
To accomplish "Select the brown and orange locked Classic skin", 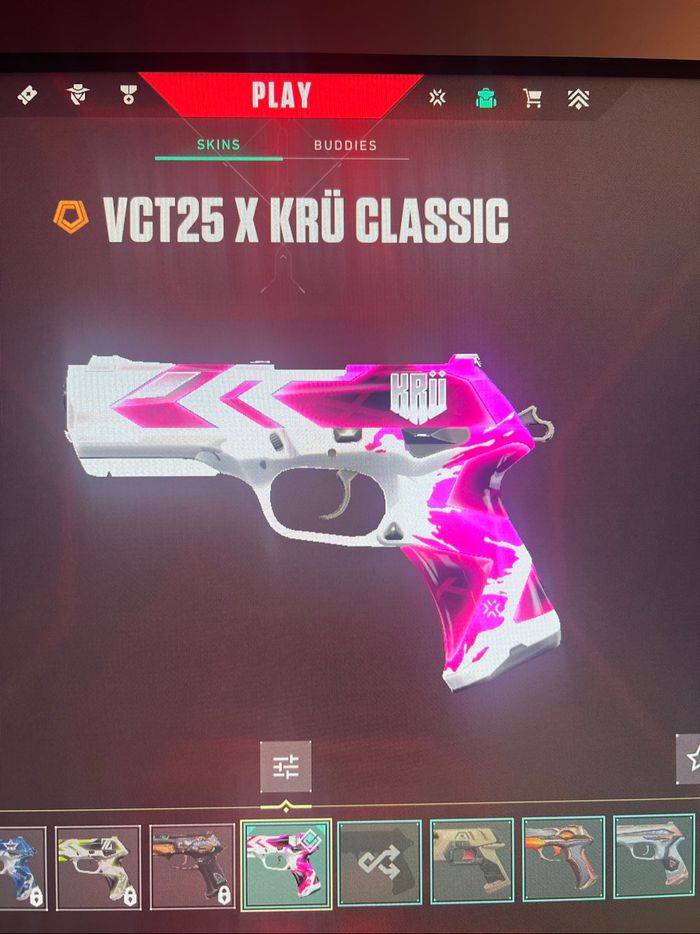I will coord(191,866).
